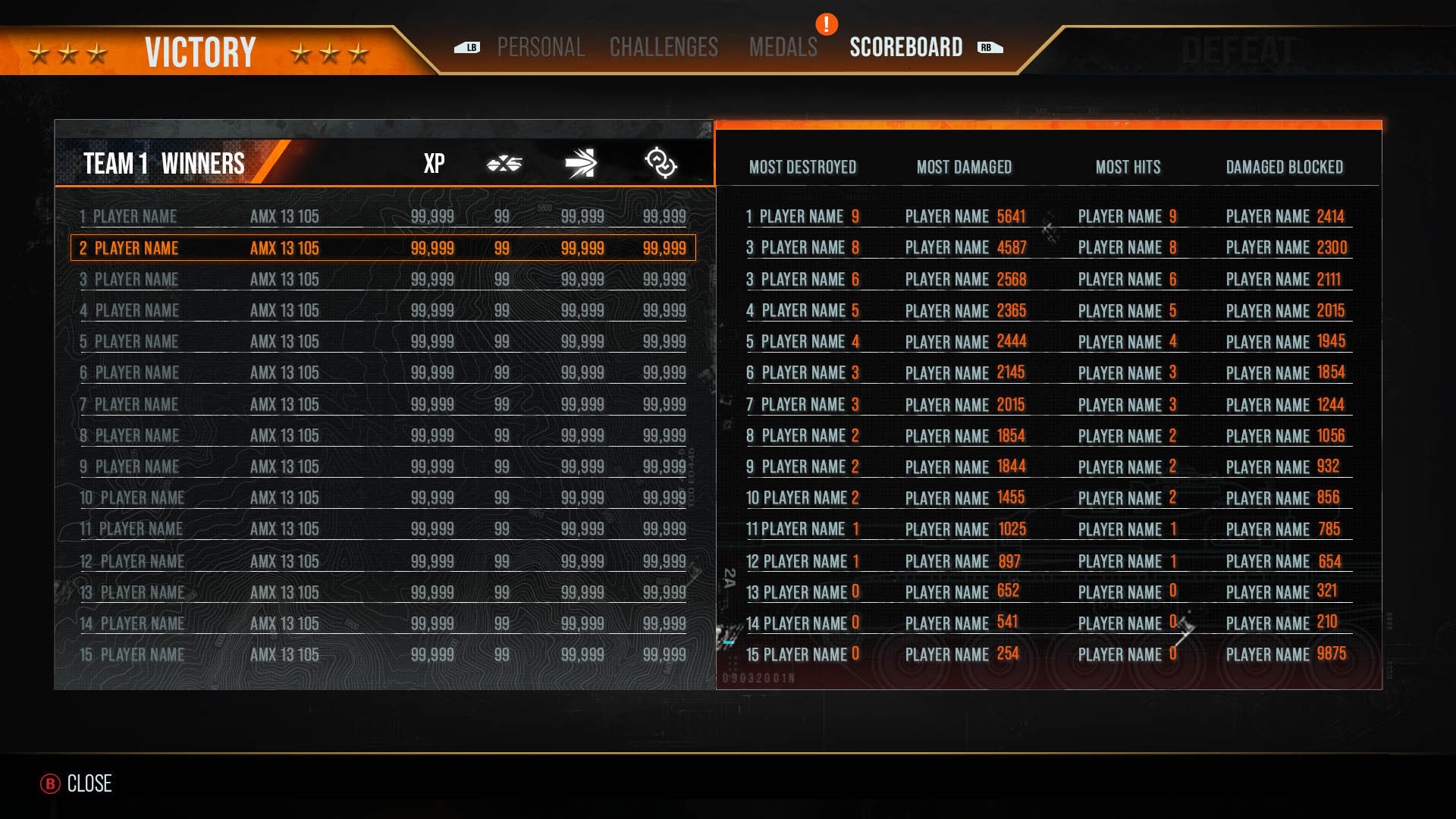Select the highlighted rank 2 player row

(383, 248)
